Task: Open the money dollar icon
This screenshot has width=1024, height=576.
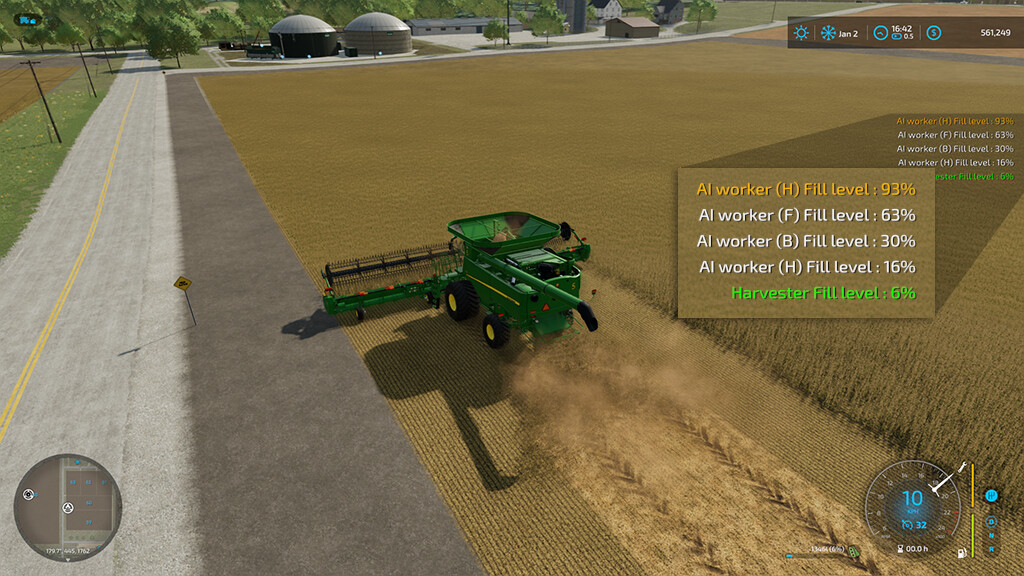Action: click(x=933, y=33)
